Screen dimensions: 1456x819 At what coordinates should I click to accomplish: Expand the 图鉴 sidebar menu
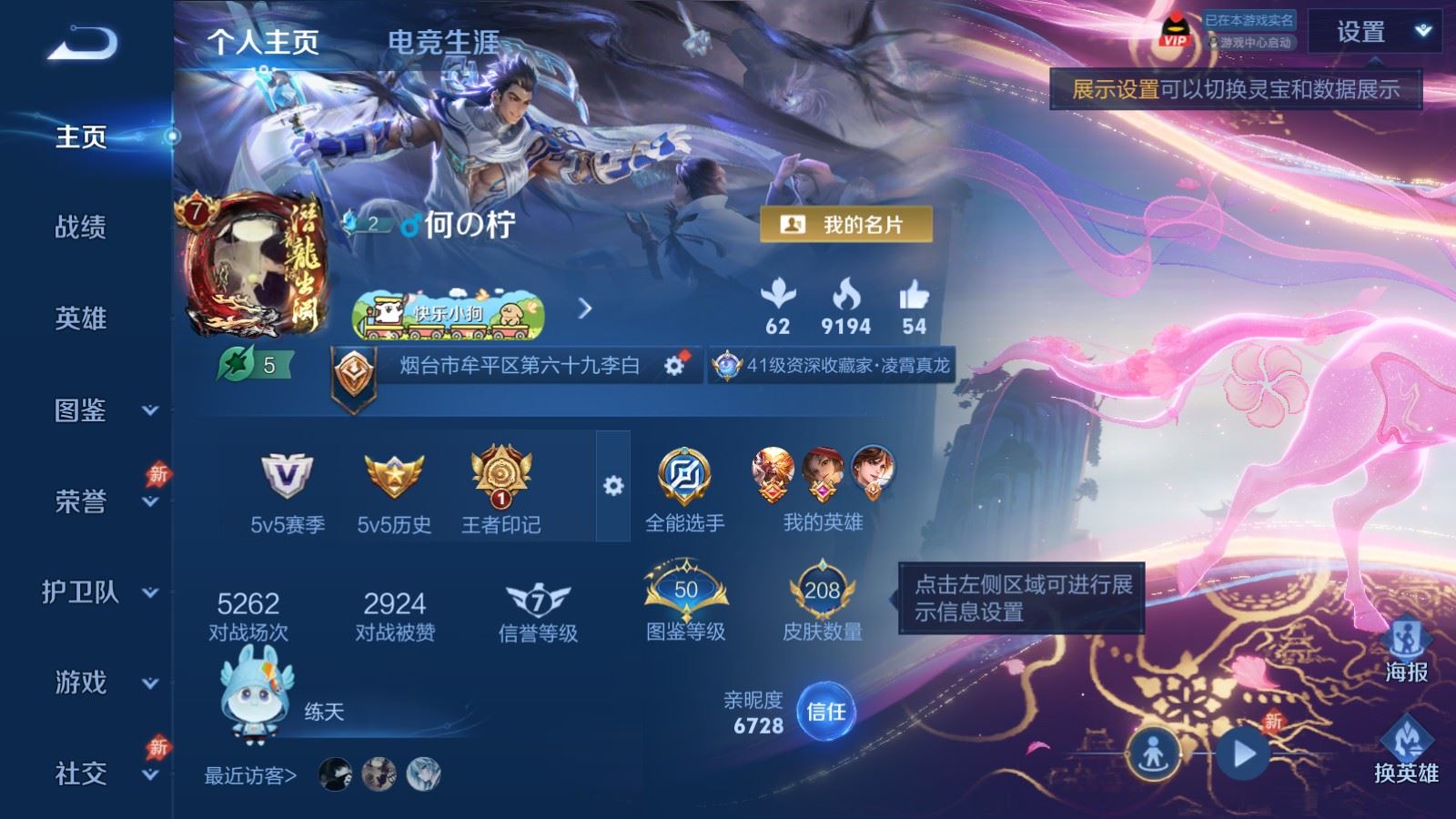point(100,410)
